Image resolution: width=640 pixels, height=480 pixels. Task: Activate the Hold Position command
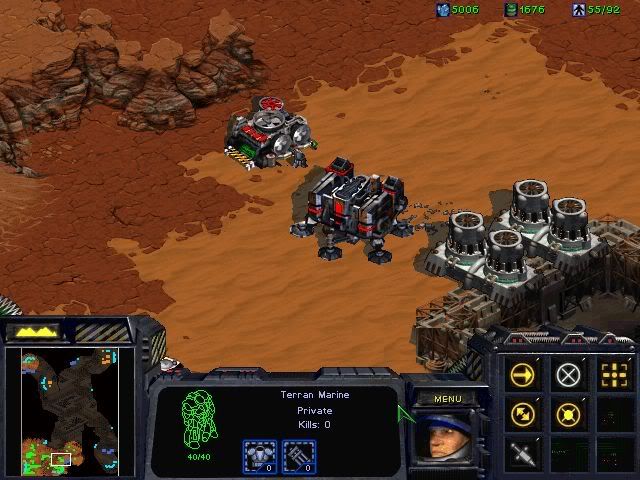568,412
